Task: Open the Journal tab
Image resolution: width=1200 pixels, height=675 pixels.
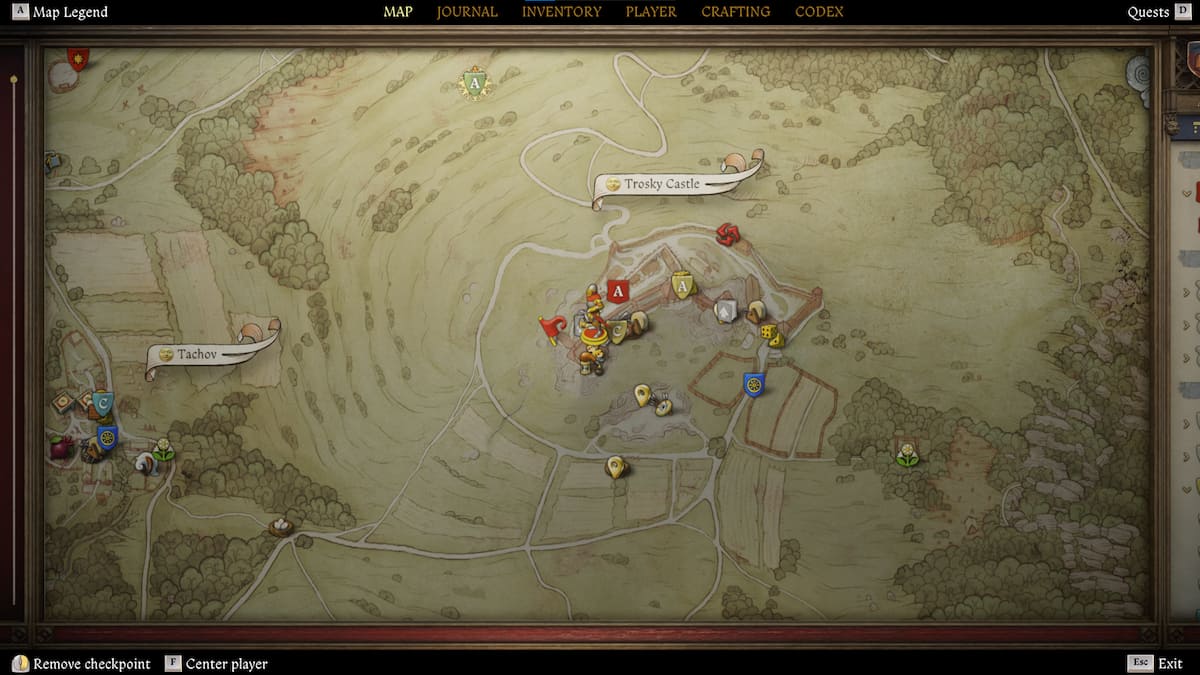Action: point(467,12)
